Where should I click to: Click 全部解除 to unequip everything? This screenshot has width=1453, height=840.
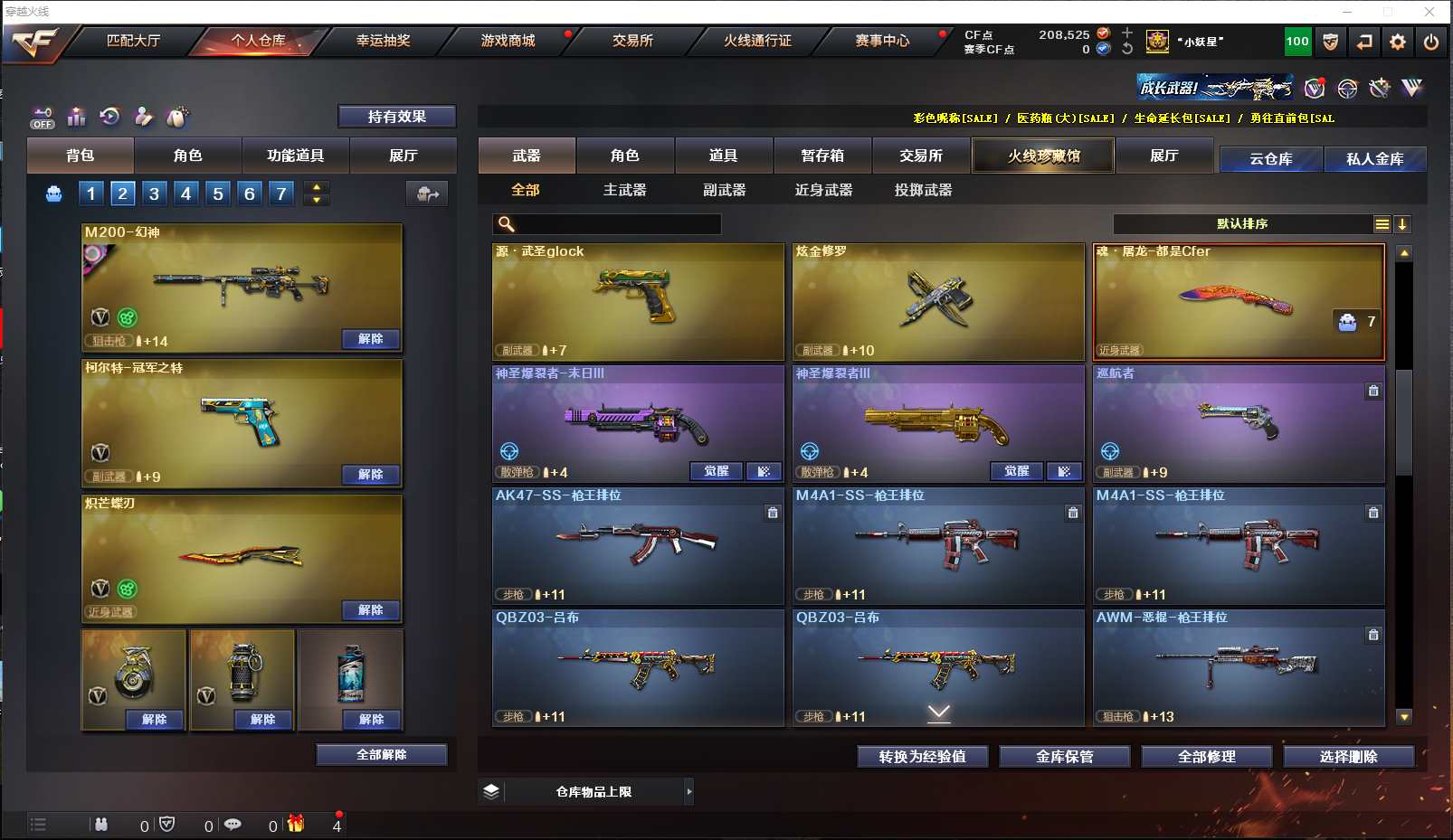(x=381, y=755)
